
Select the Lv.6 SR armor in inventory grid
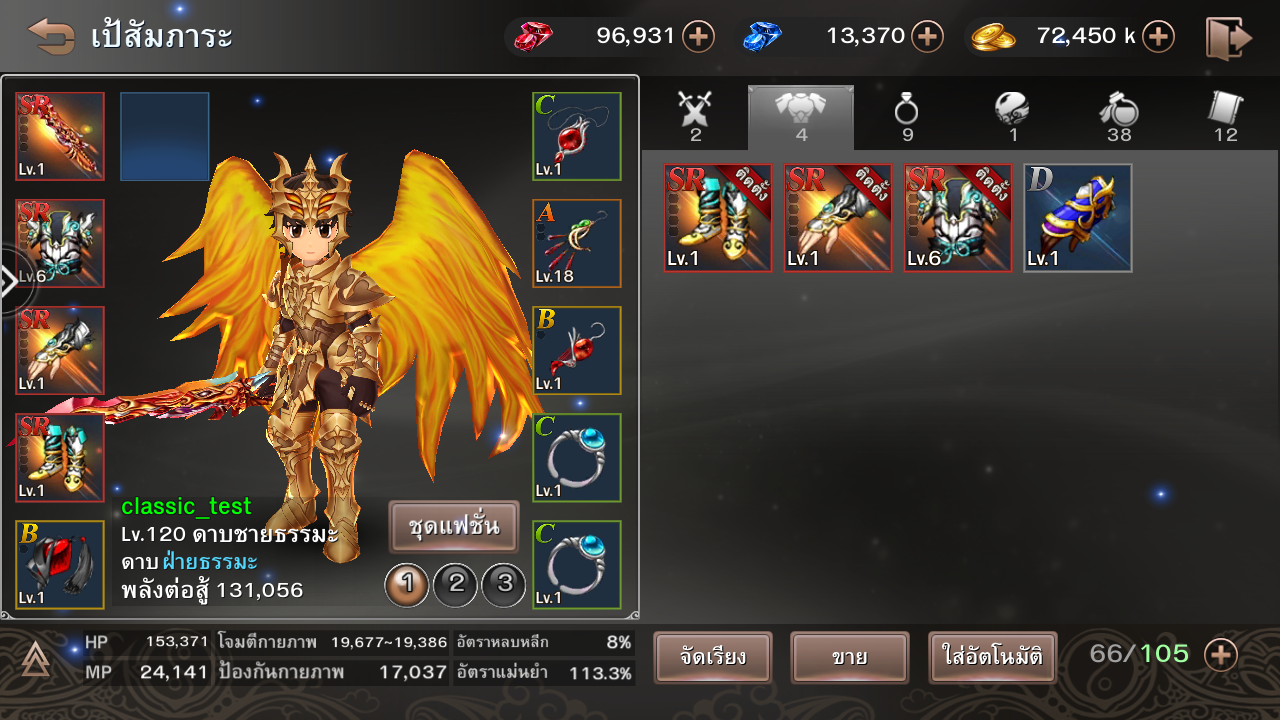tap(958, 218)
